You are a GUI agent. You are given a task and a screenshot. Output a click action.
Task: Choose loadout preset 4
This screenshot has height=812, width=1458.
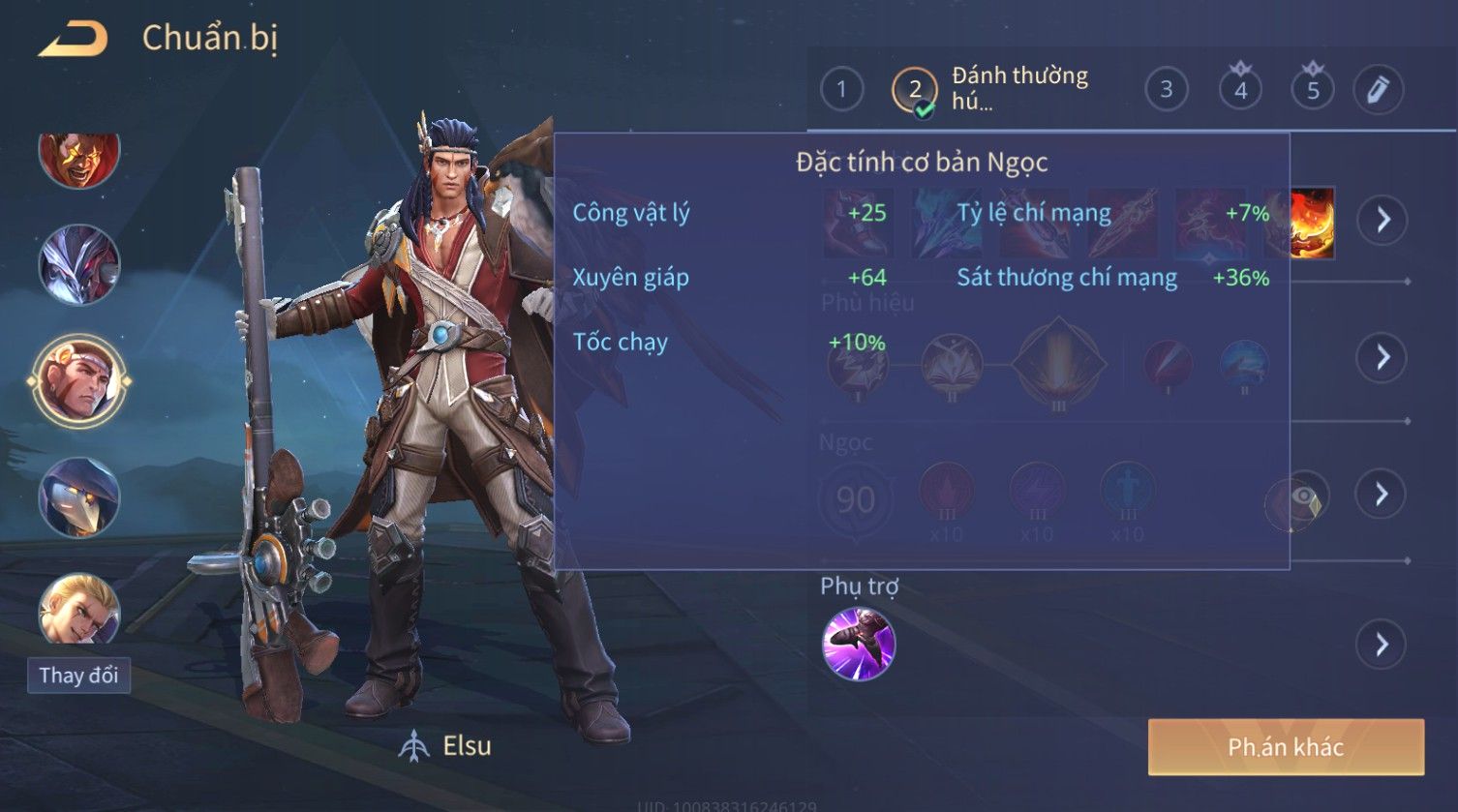point(1240,90)
